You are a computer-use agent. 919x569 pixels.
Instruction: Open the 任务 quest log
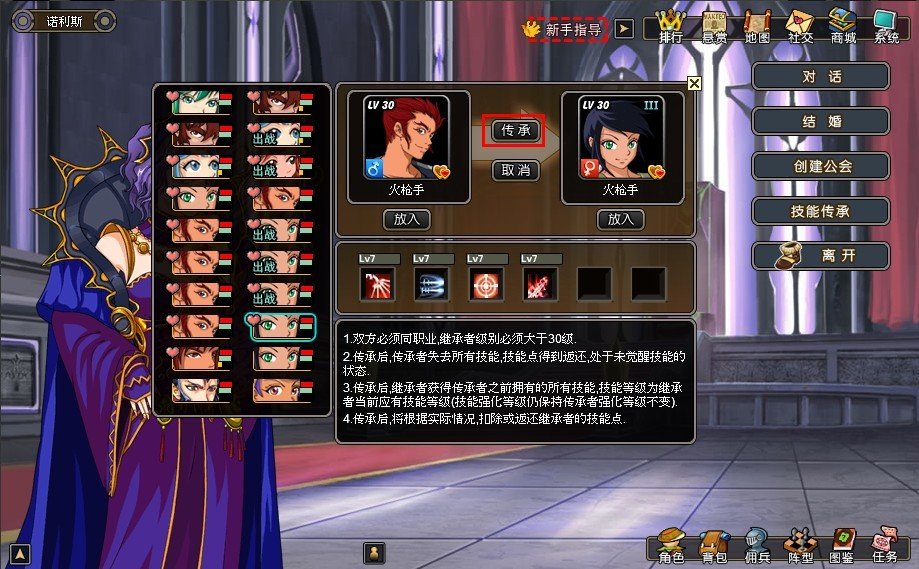pyautogui.click(x=884, y=544)
